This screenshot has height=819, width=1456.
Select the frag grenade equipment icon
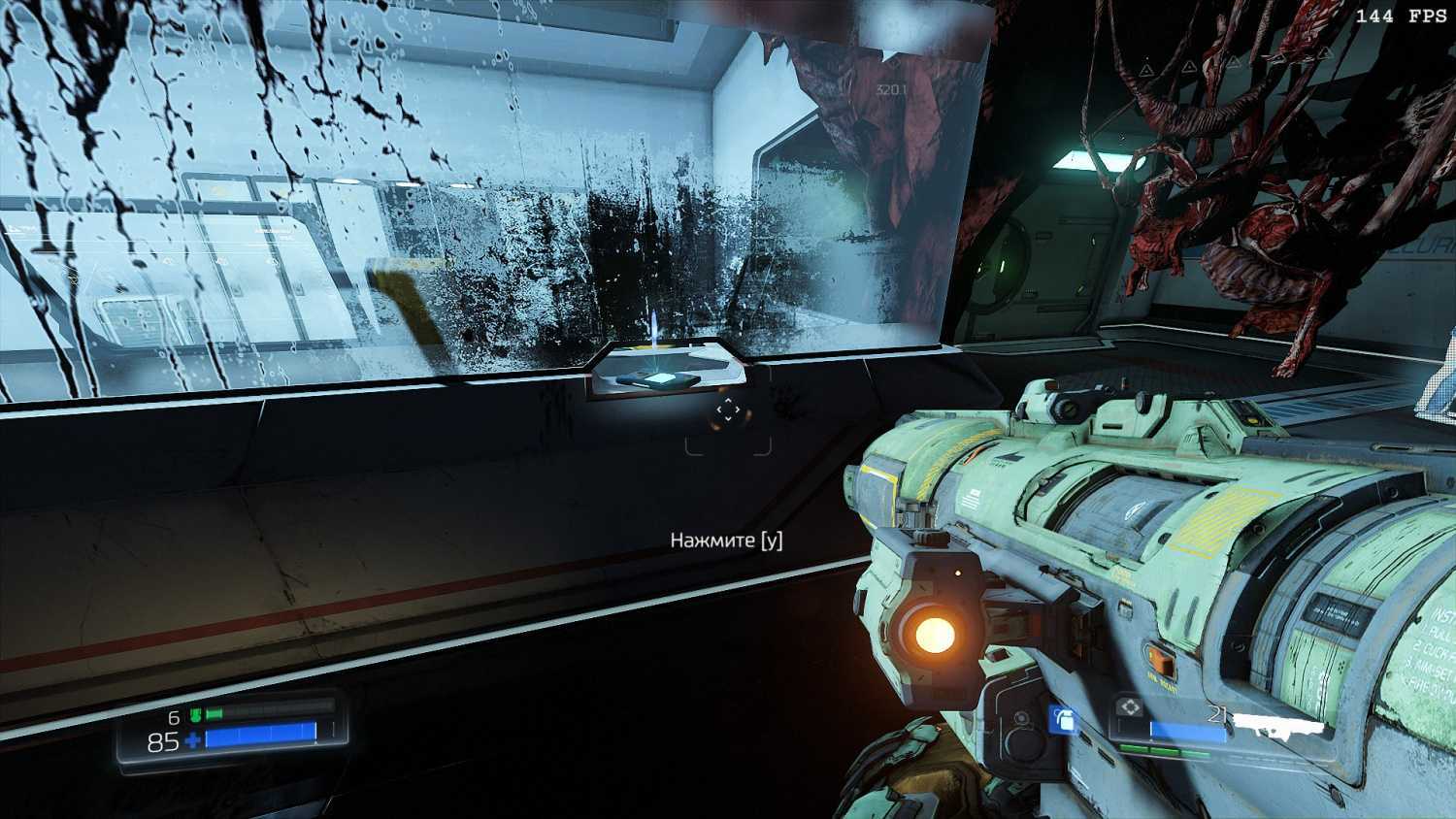(1065, 720)
